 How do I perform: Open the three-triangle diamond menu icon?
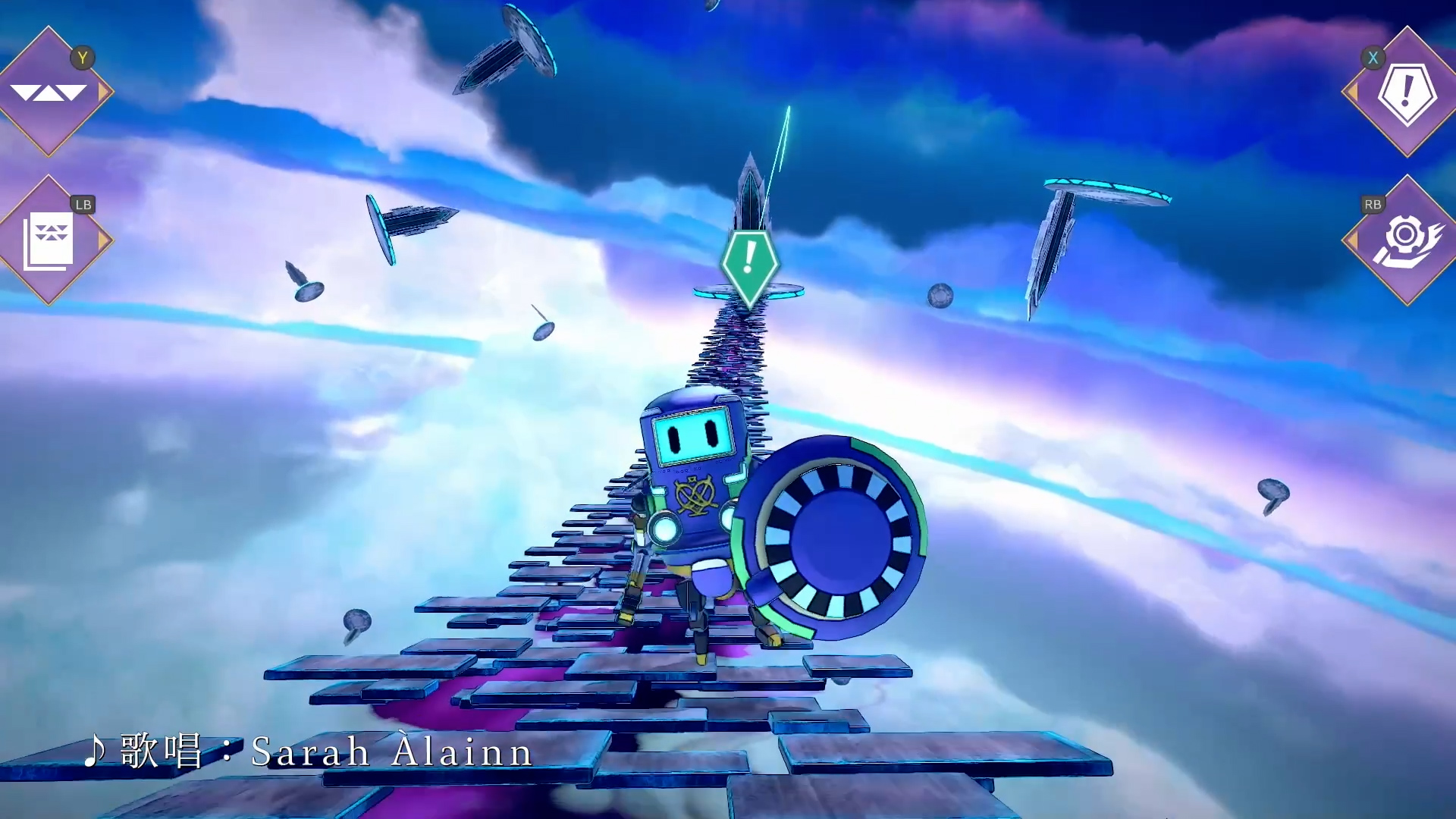(x=49, y=93)
